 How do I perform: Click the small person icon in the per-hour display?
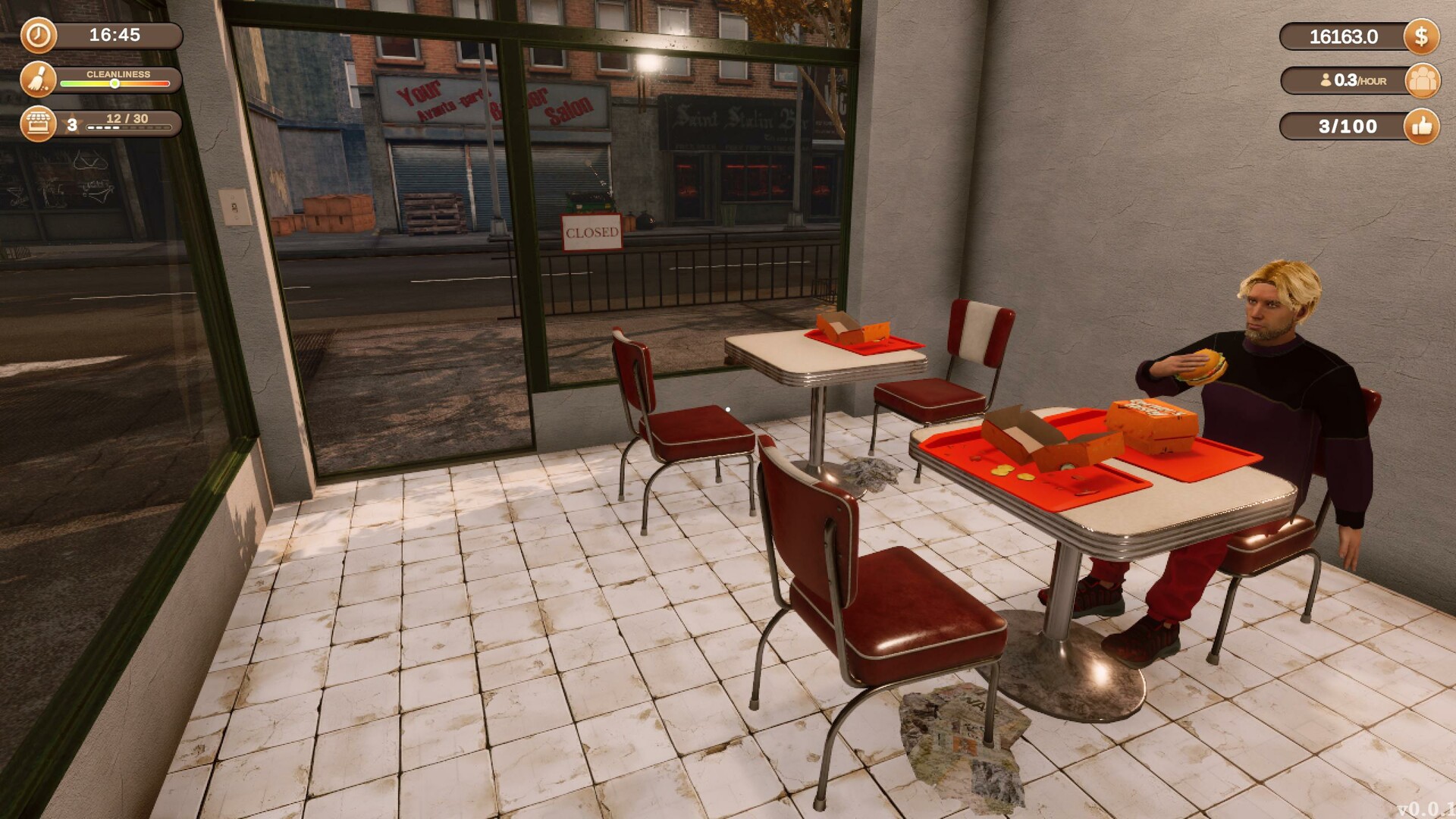coord(1326,80)
